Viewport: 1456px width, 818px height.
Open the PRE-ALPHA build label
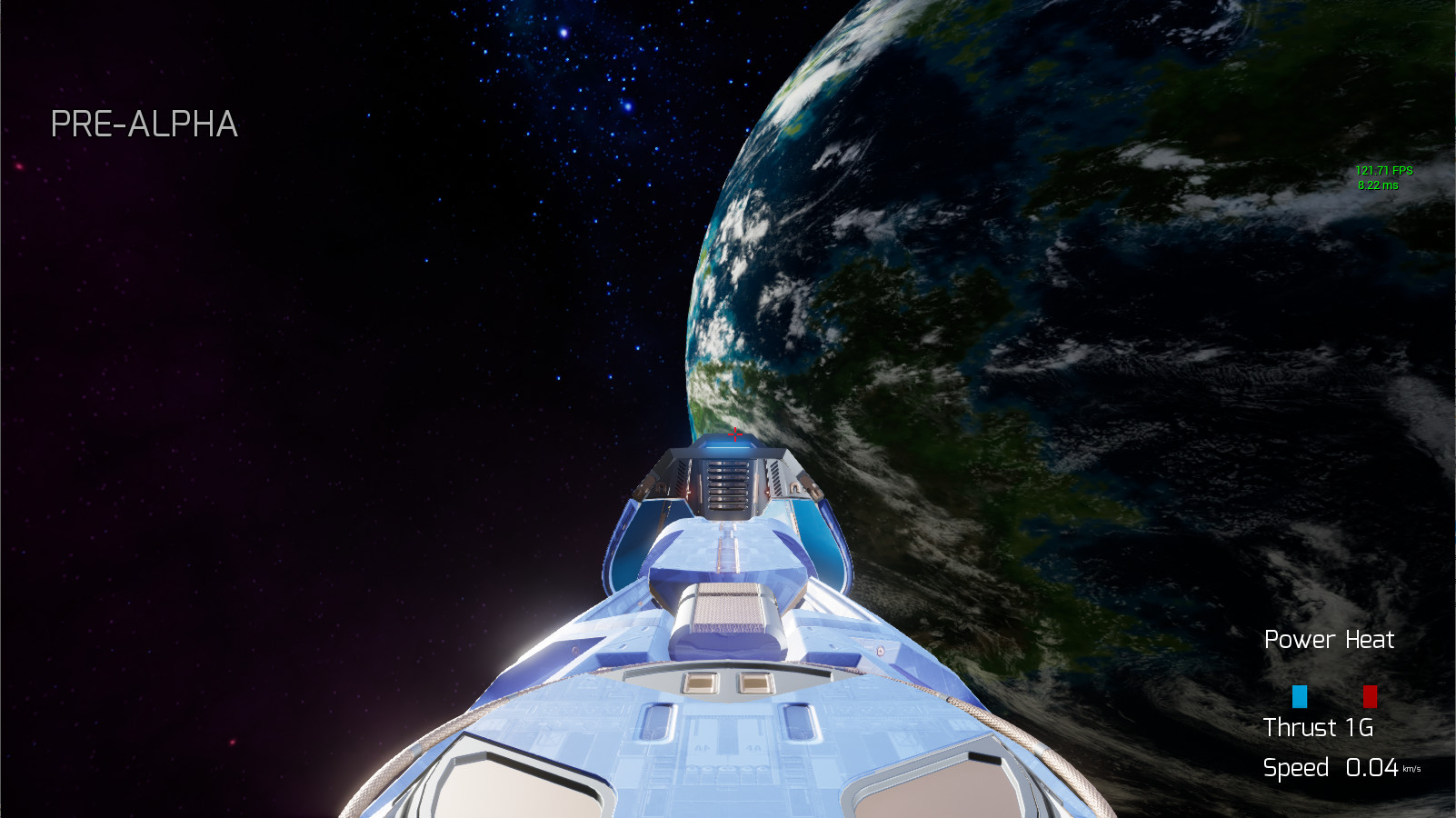(x=145, y=125)
